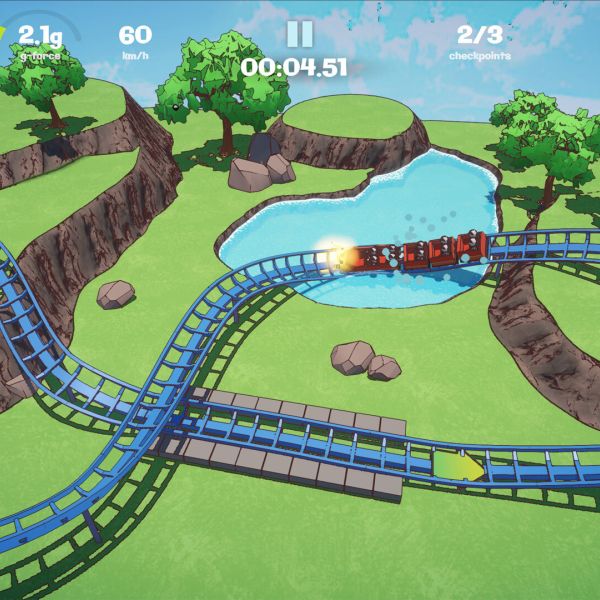Pause the game with the pause icon
Viewport: 600px width, 600px height.
coord(299,33)
